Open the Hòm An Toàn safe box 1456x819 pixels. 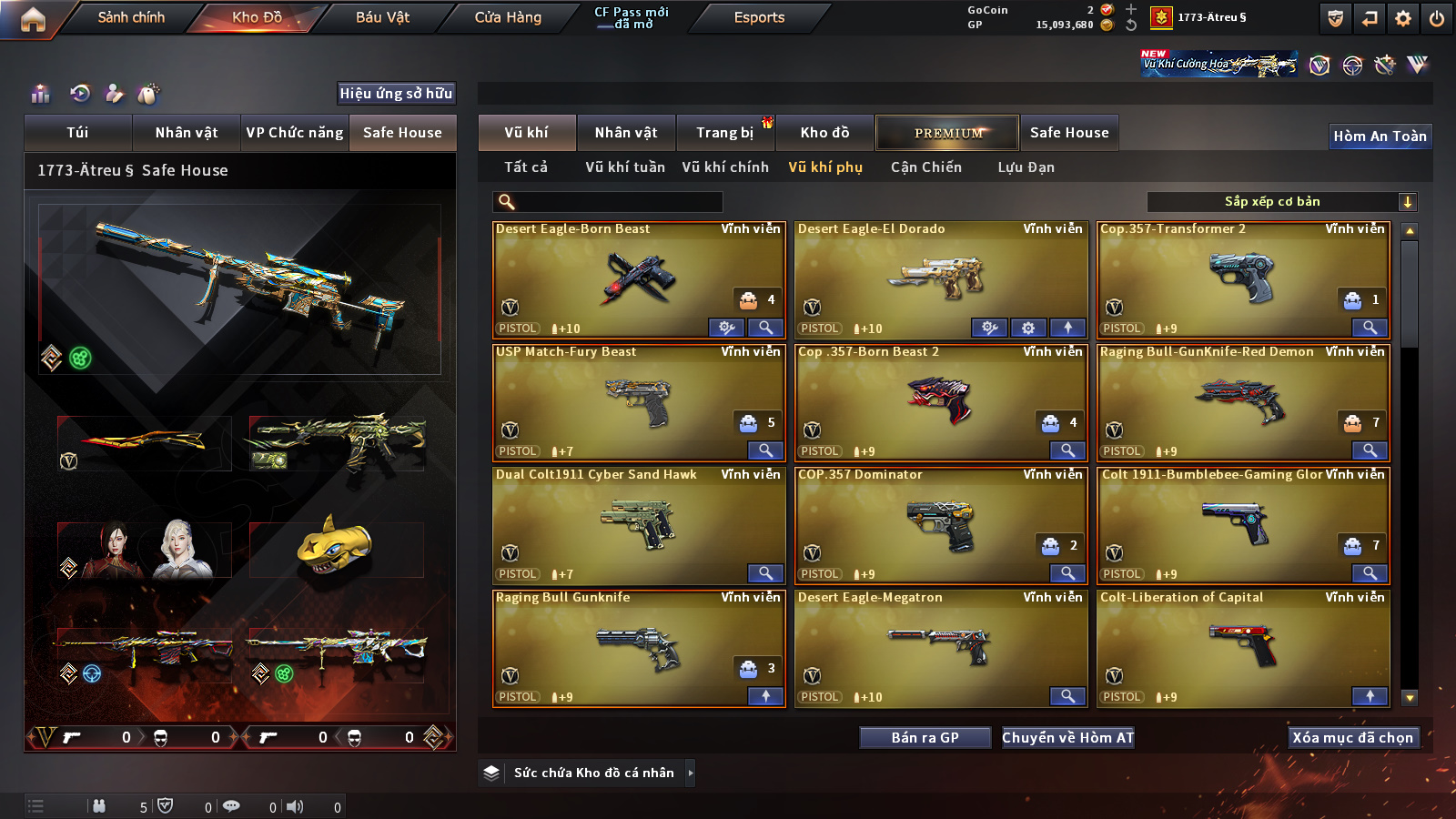point(1380,136)
